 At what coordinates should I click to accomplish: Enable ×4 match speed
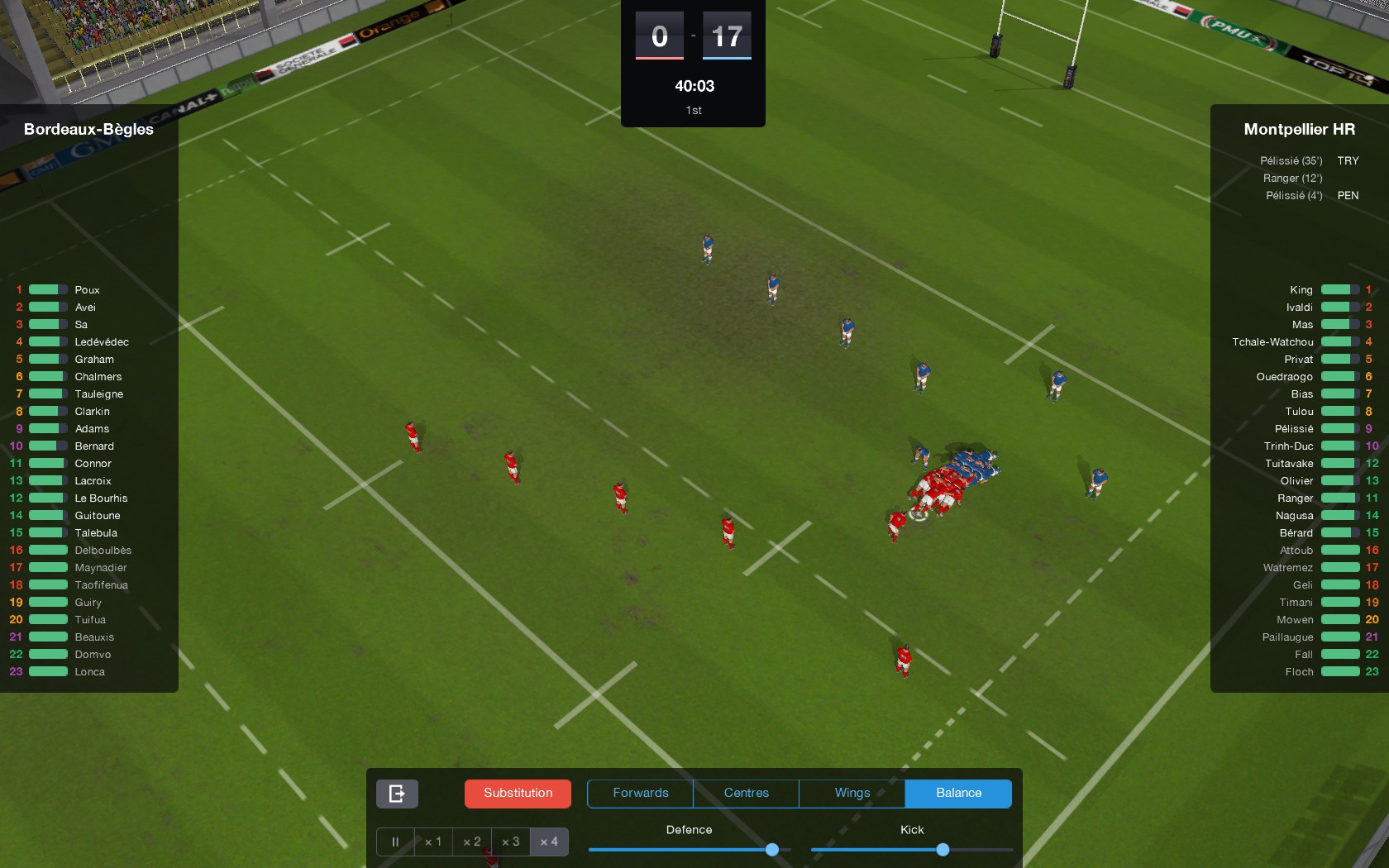[x=548, y=842]
